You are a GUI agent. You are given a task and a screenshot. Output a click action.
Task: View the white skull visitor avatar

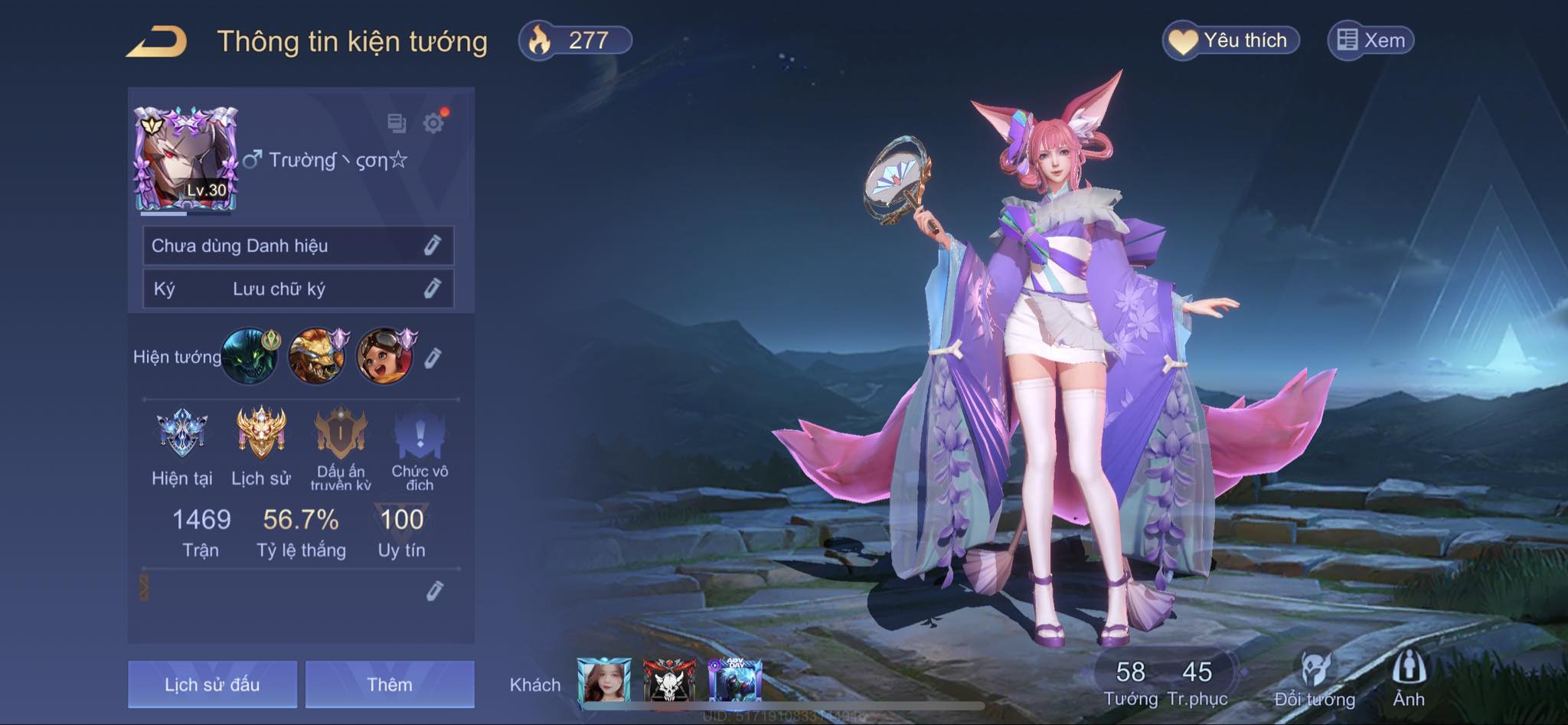pyautogui.click(x=669, y=681)
